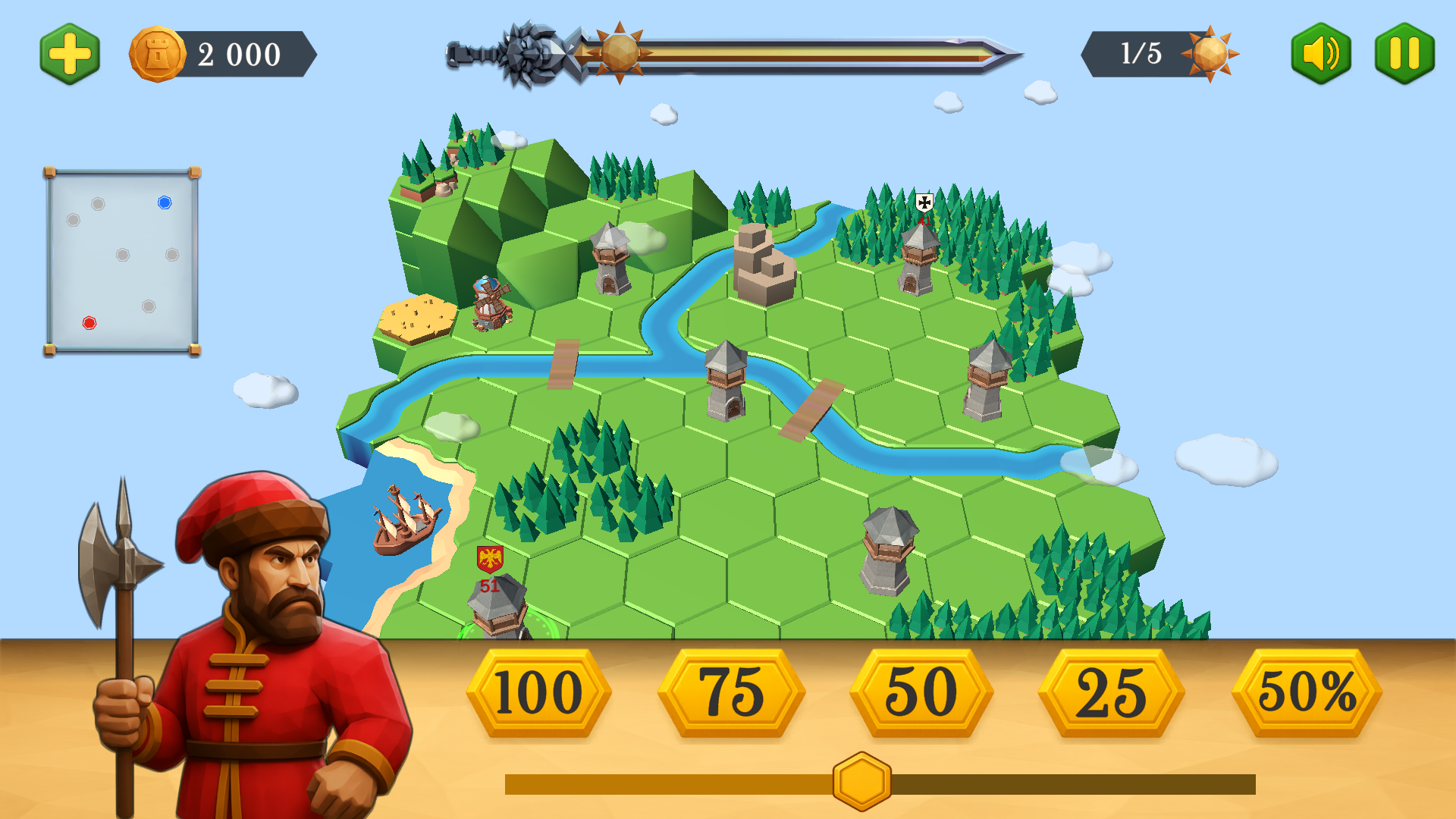Select the 75 troops option
The height and width of the screenshot is (819, 1456).
[730, 692]
